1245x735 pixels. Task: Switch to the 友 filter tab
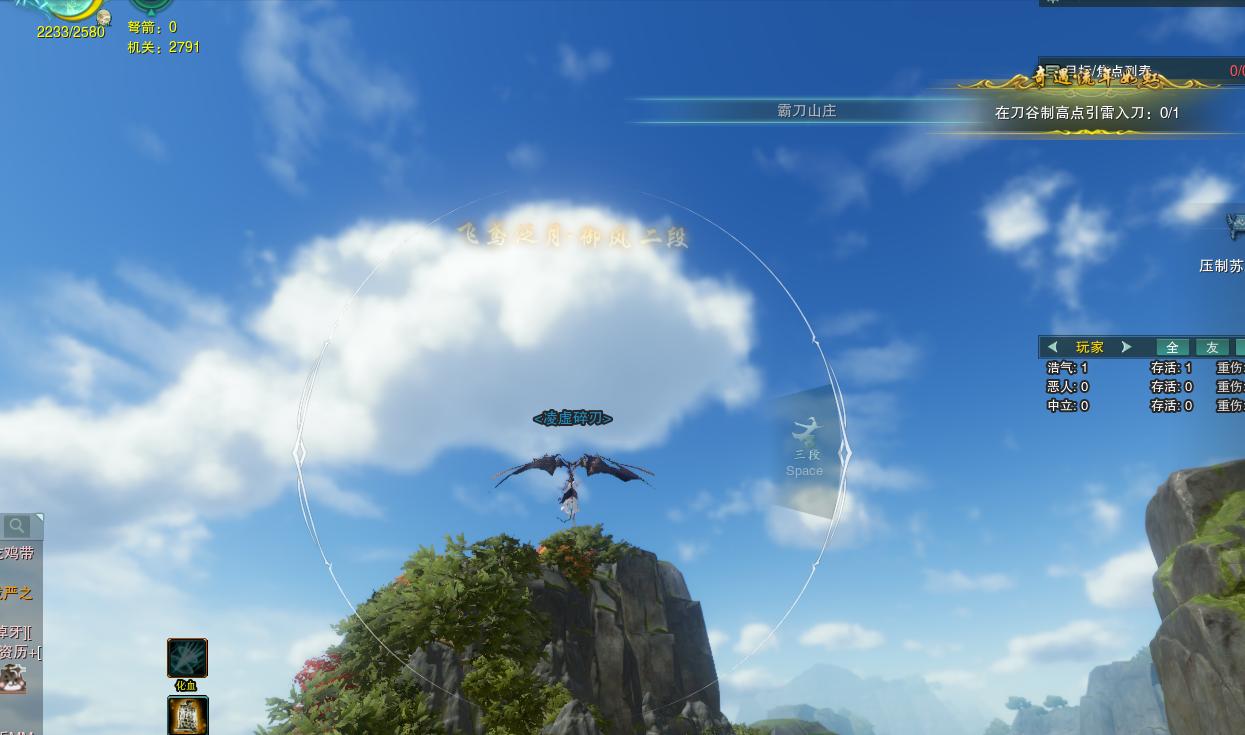click(x=1212, y=347)
